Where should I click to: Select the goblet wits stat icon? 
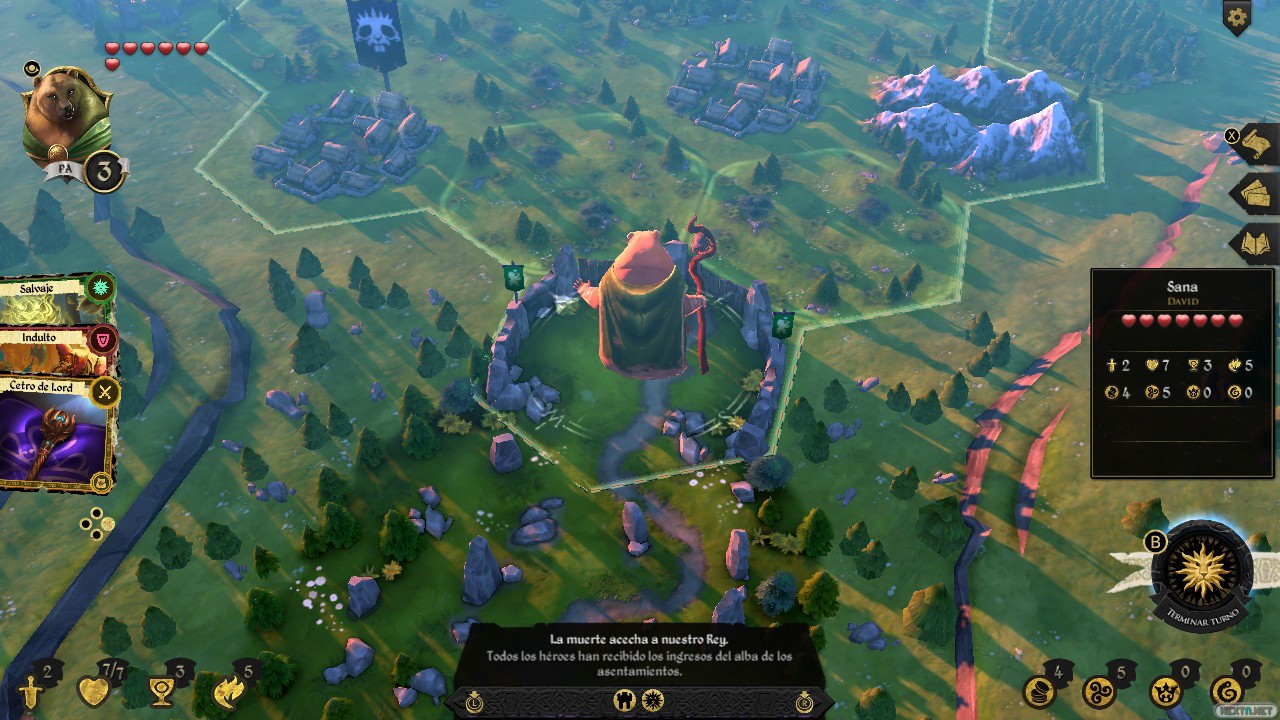click(x=158, y=692)
